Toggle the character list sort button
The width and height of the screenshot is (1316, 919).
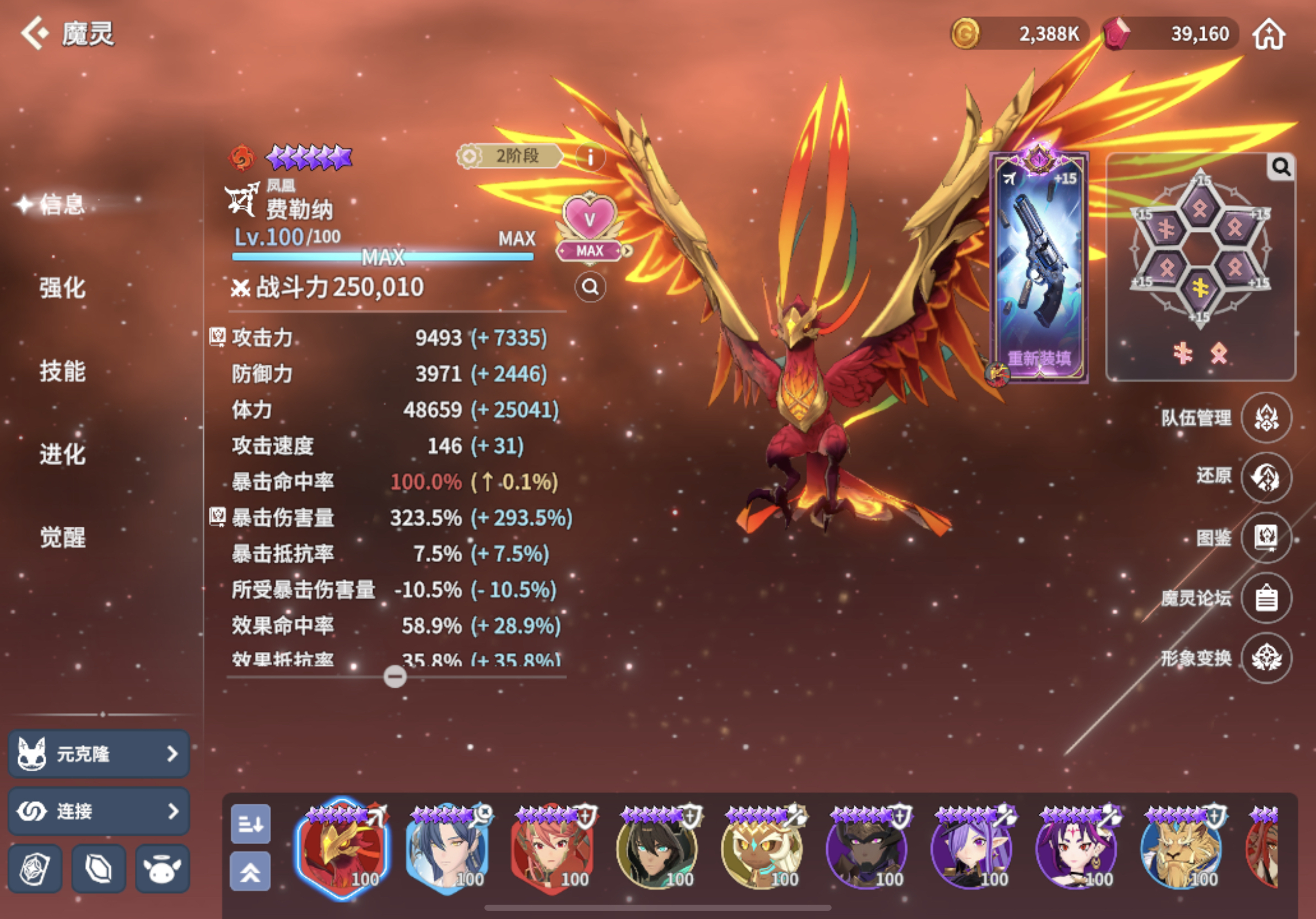click(x=251, y=824)
